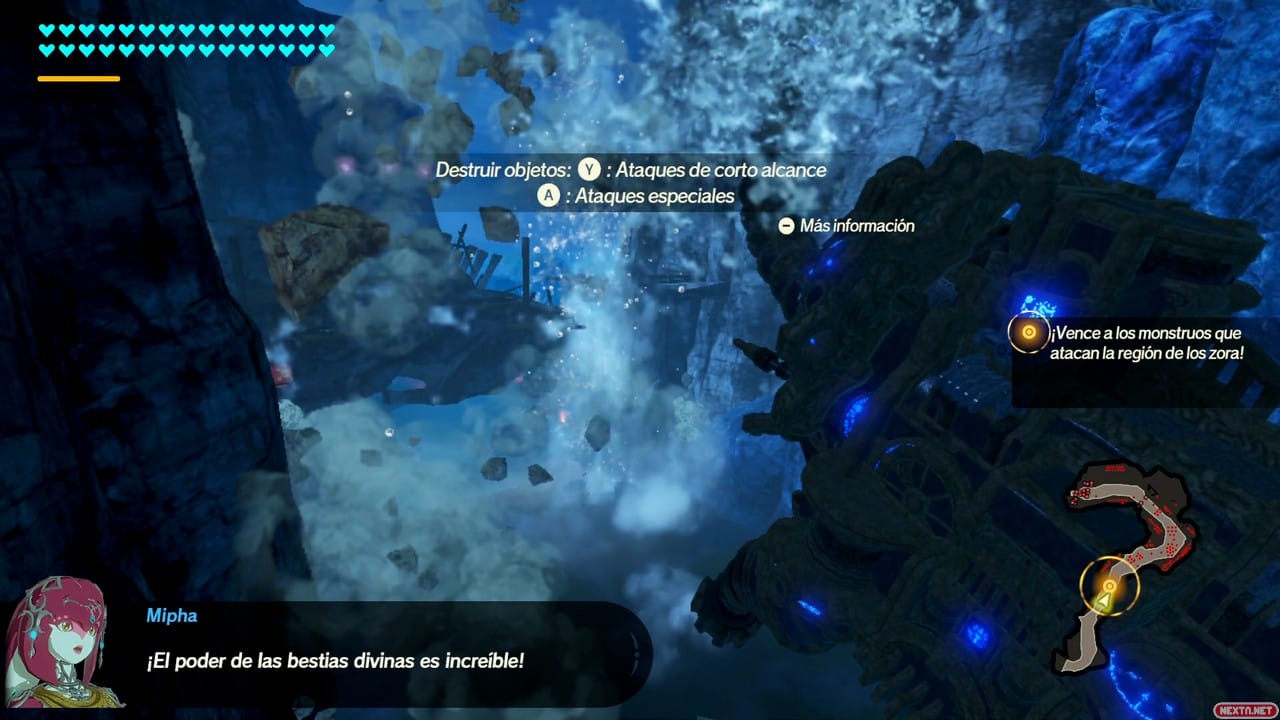Expand the Destruir objetos instruction bar
This screenshot has width=1280, height=720.
[x=632, y=170]
